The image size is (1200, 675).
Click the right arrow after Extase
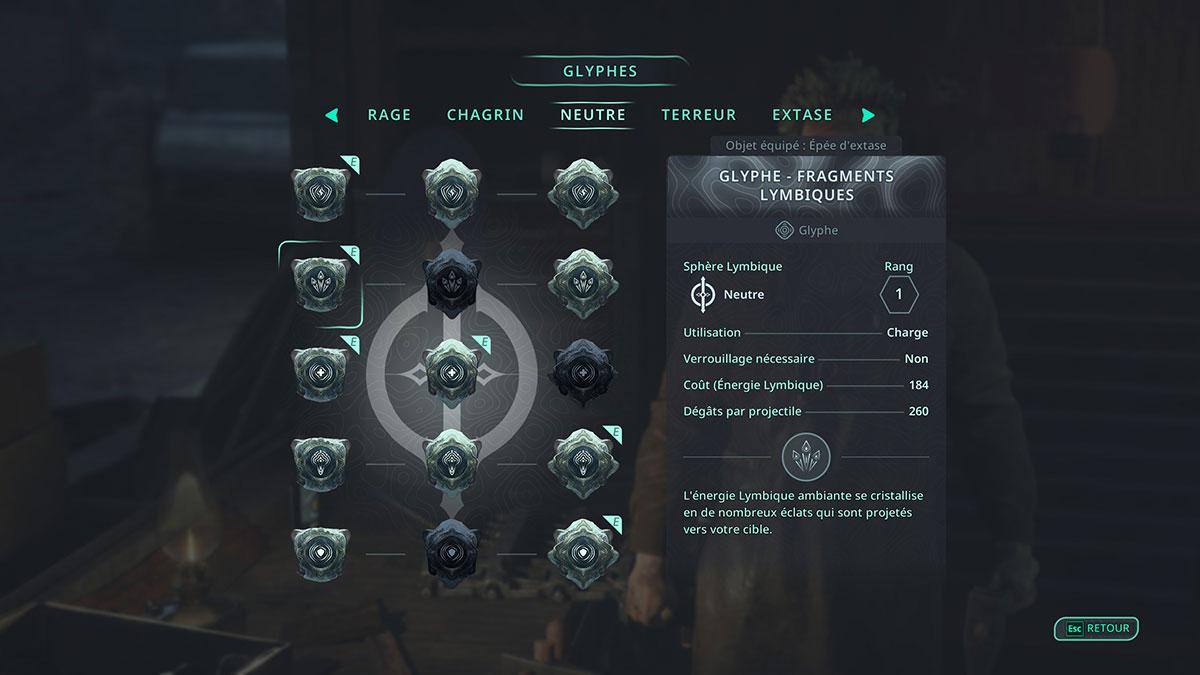click(x=868, y=115)
